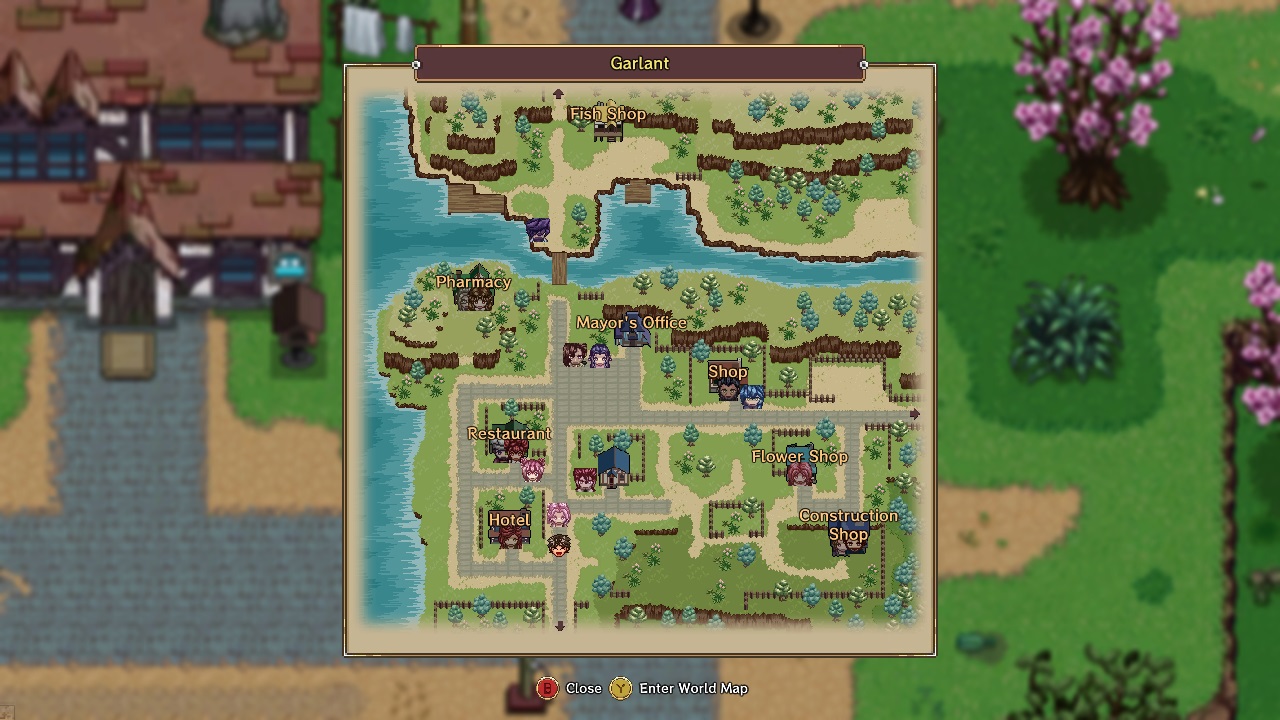The image size is (1280, 720).
Task: Click the Garlant title banner
Action: click(639, 63)
